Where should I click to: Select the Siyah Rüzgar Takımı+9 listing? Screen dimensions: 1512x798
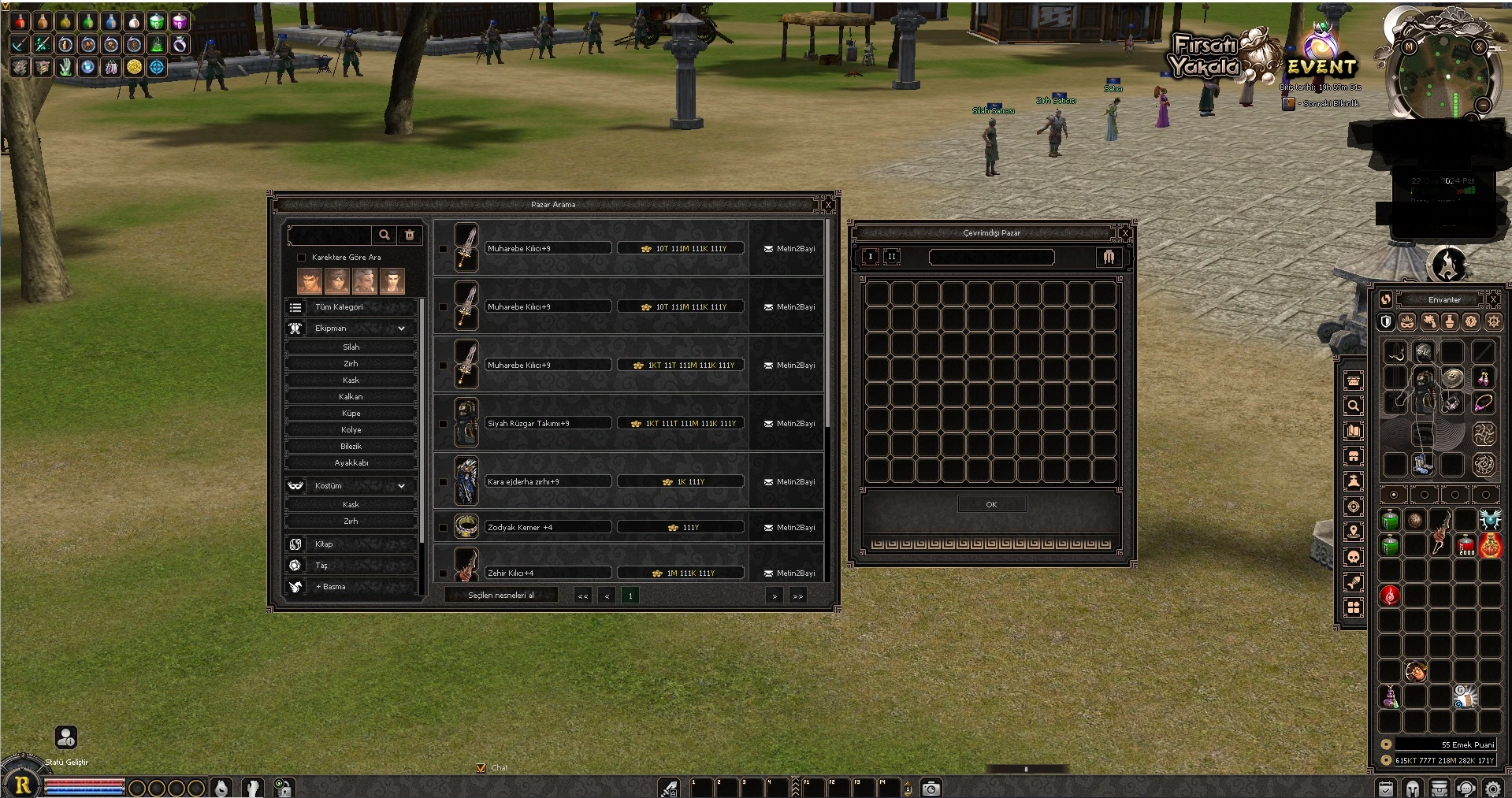[x=548, y=424]
